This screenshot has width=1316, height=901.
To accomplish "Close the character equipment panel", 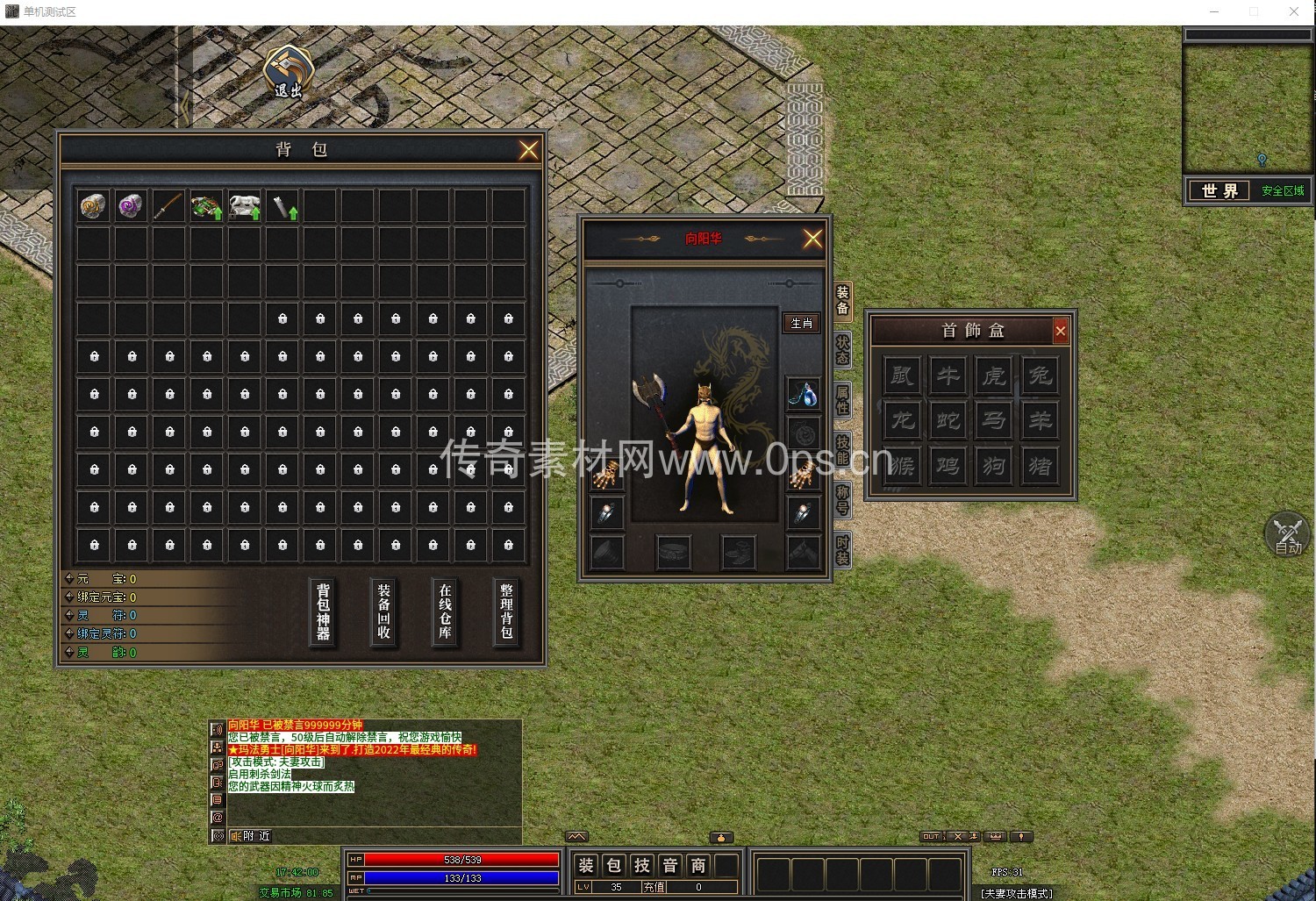I will coord(813,239).
